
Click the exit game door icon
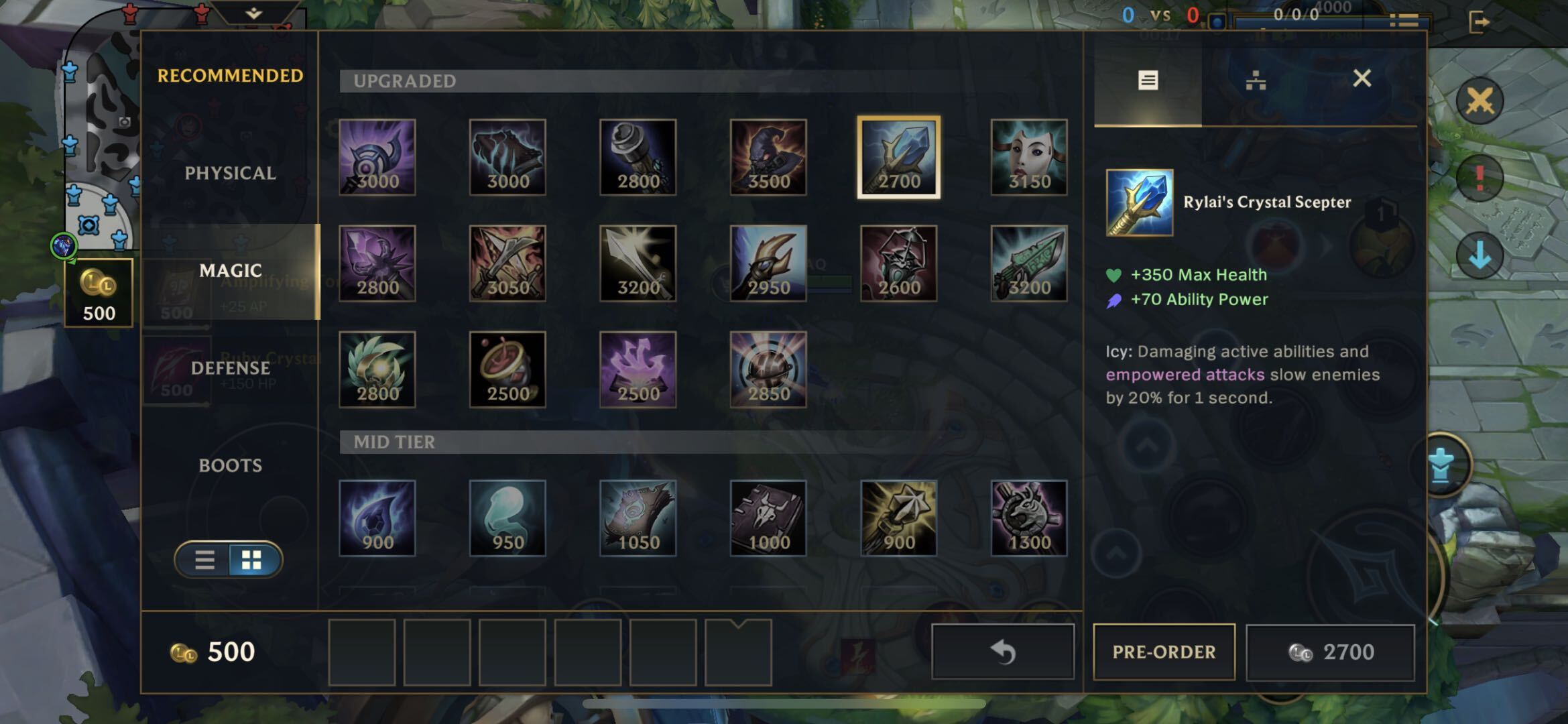(1478, 21)
